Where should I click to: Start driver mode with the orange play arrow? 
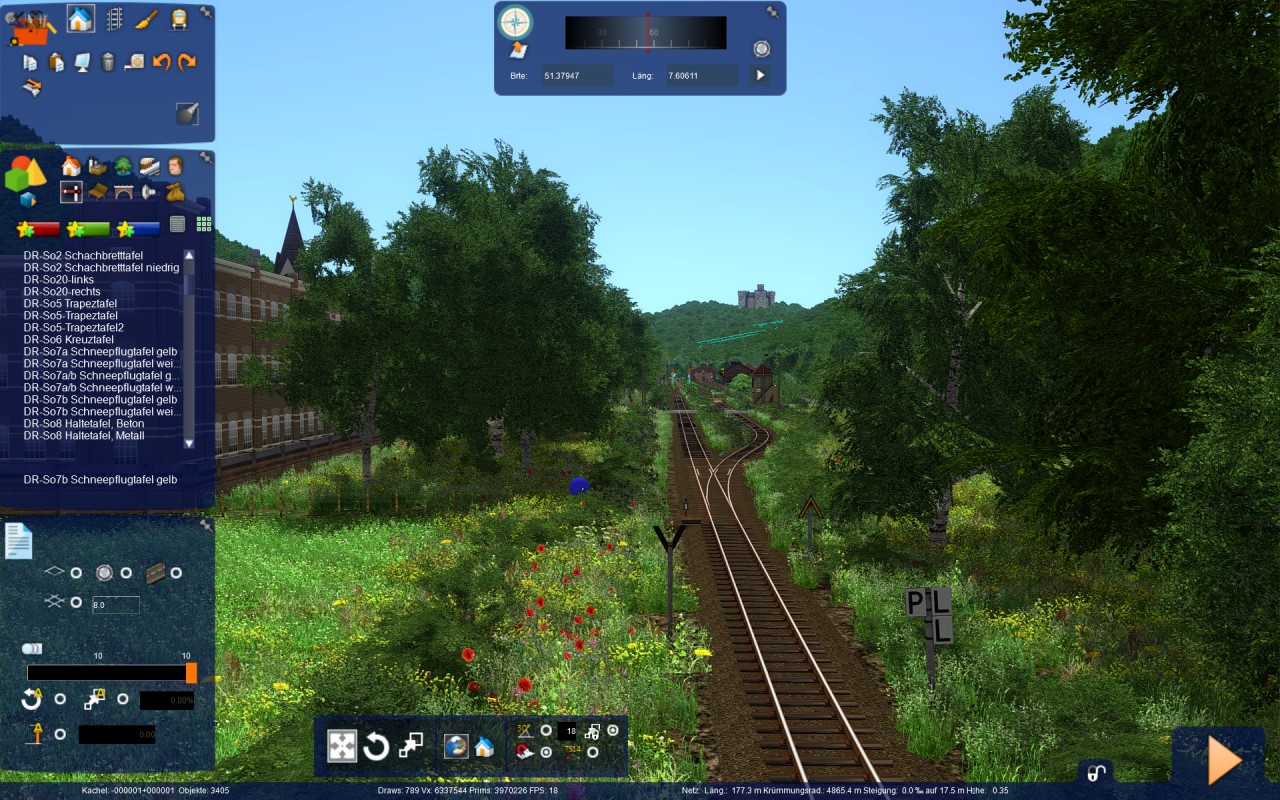(1224, 761)
